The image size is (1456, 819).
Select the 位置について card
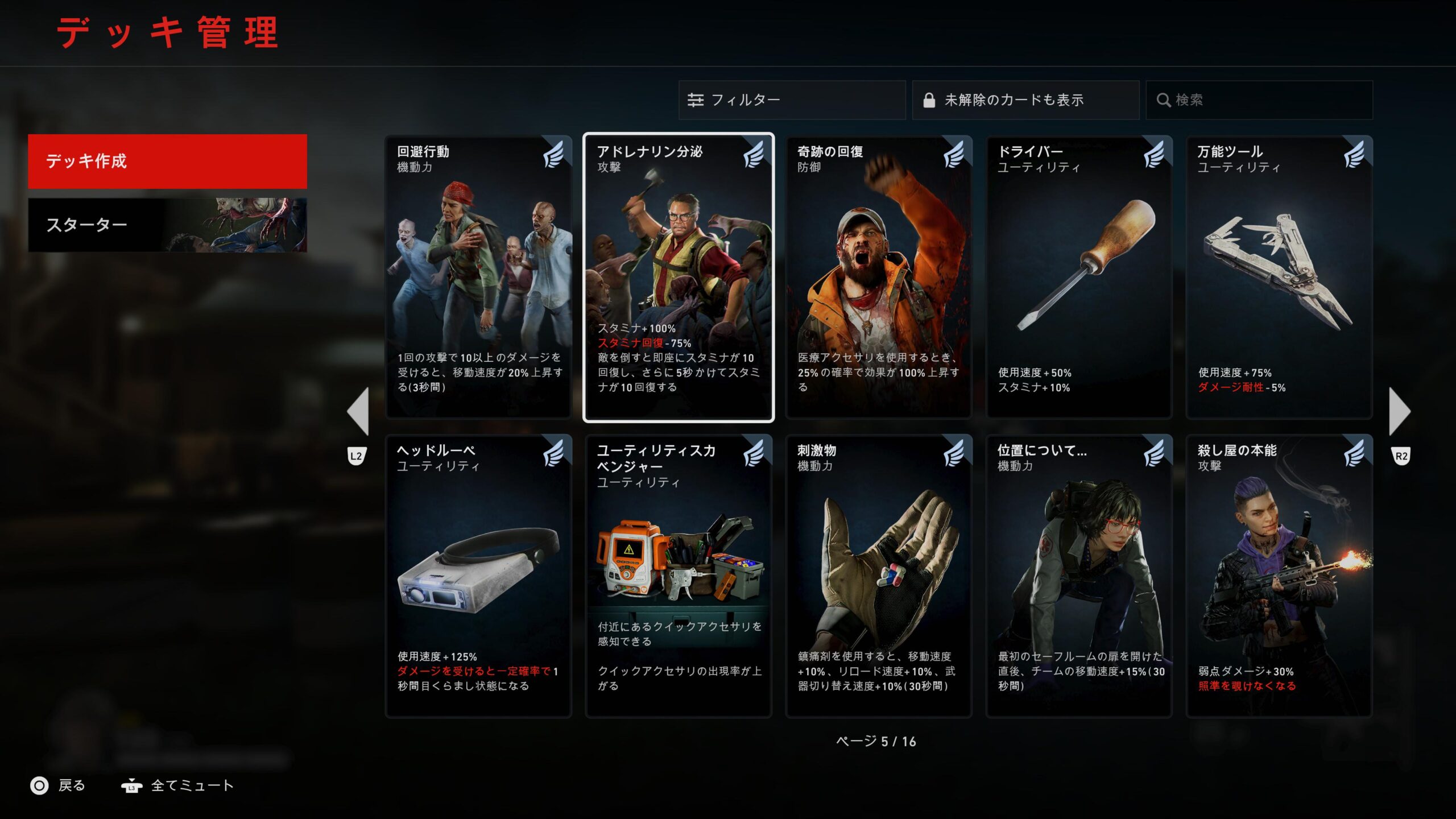1079,576
